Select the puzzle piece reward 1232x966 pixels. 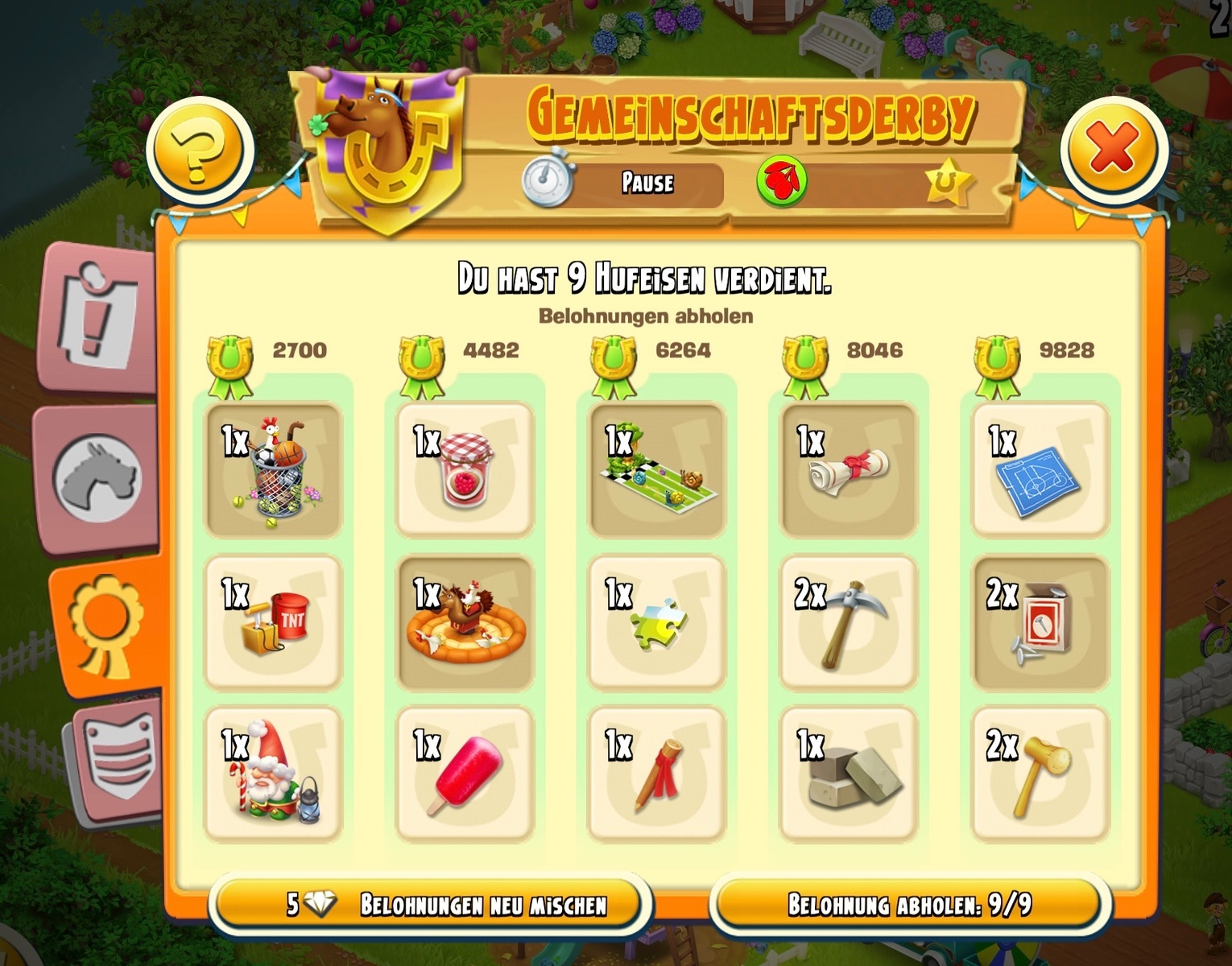click(x=657, y=623)
